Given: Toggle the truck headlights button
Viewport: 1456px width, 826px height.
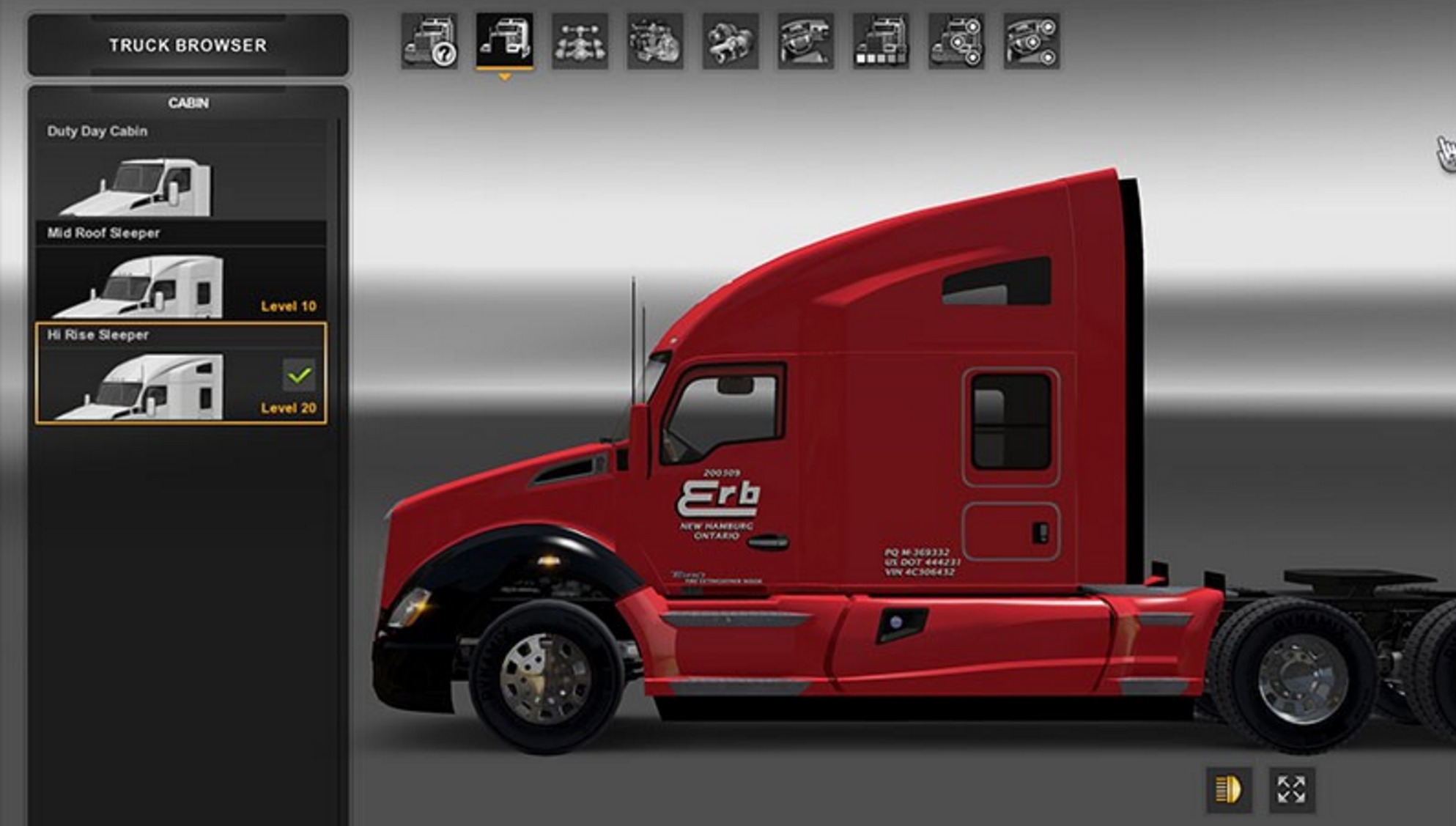Looking at the screenshot, I should tap(1229, 790).
